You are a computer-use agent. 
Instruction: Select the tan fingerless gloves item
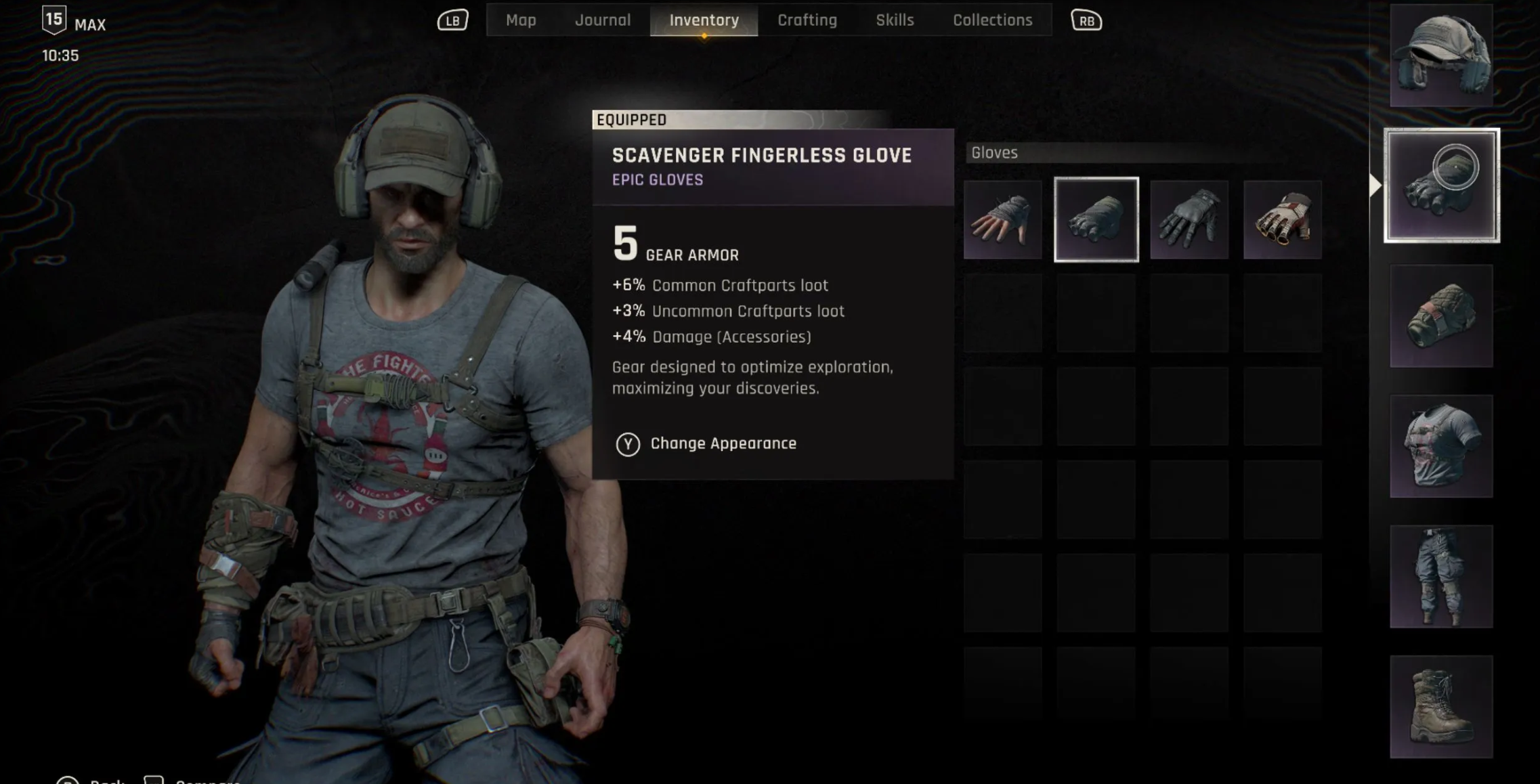(x=1003, y=219)
